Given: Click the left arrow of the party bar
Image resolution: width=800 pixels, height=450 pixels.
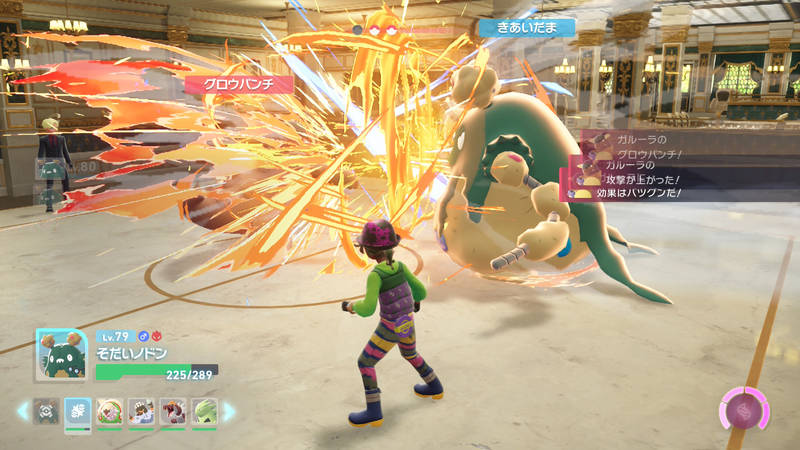Looking at the screenshot, I should pyautogui.click(x=21, y=411).
